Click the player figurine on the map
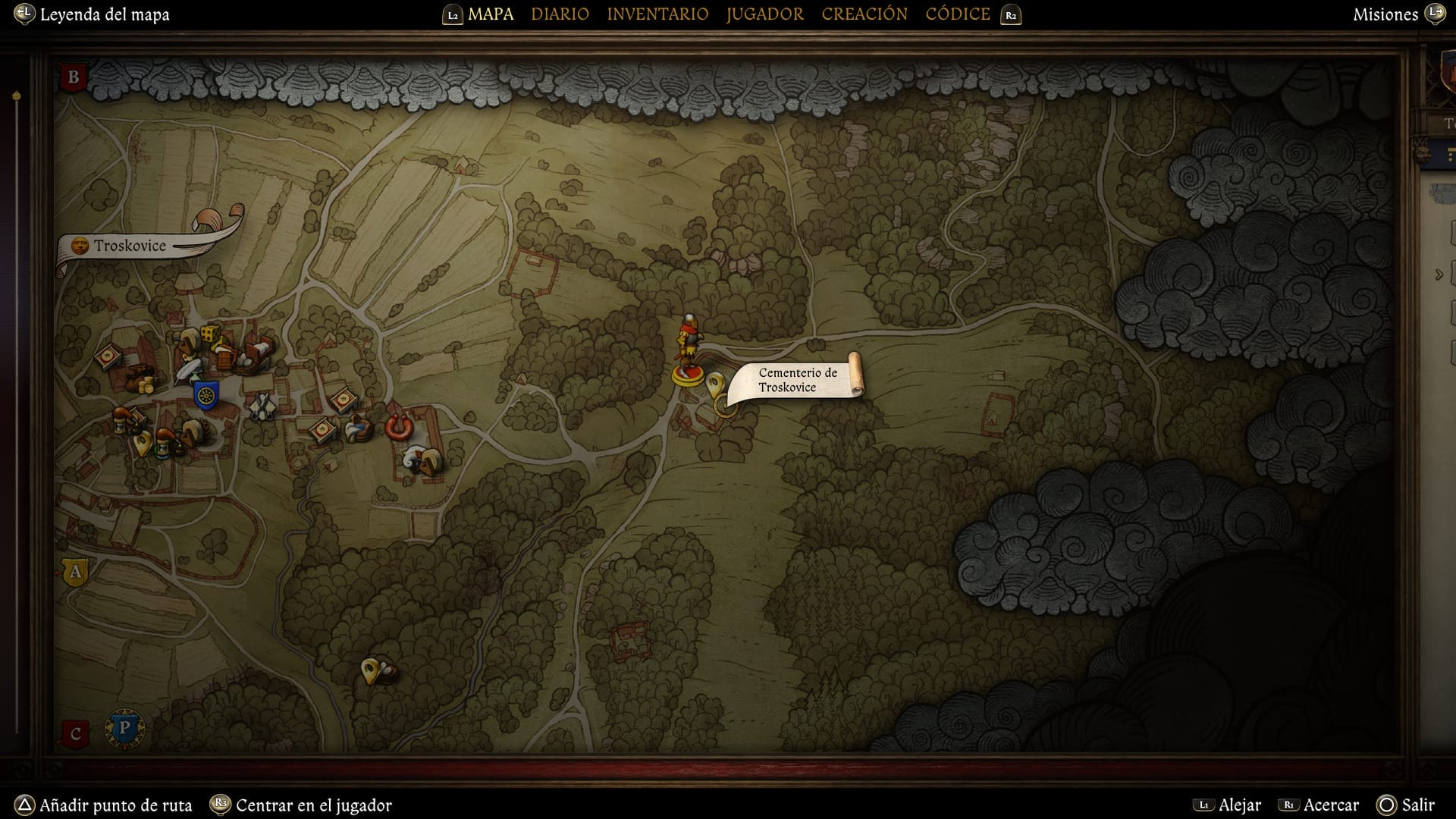This screenshot has width=1456, height=819. point(689,350)
